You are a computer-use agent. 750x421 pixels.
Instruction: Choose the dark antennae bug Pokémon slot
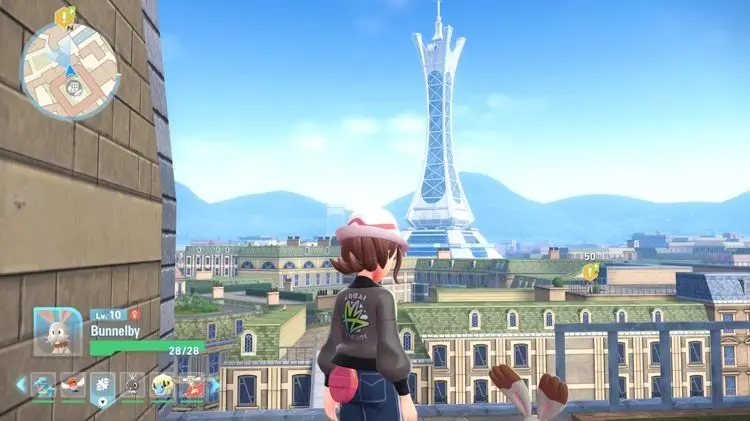[133, 386]
